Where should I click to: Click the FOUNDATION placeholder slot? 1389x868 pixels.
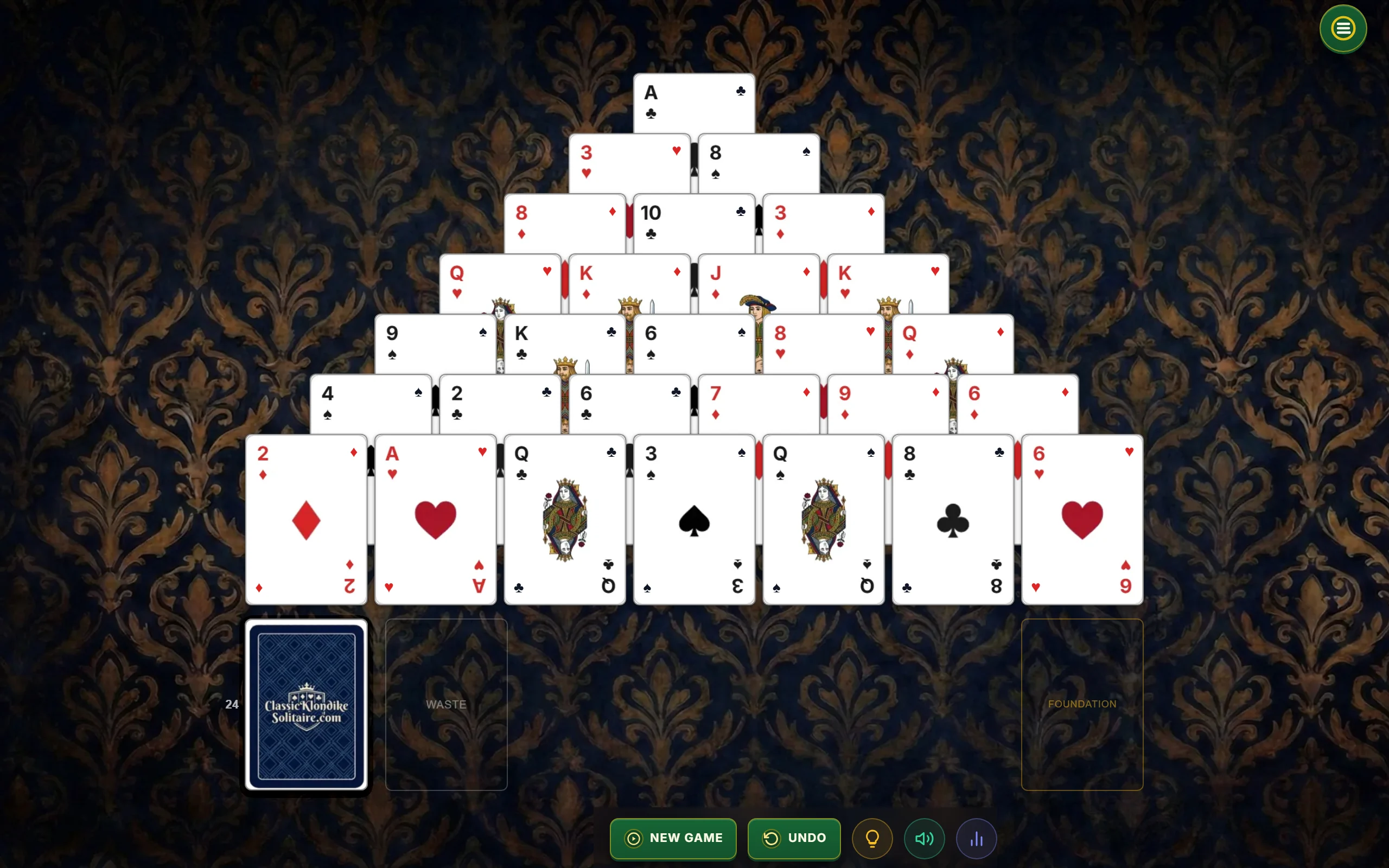tap(1082, 705)
